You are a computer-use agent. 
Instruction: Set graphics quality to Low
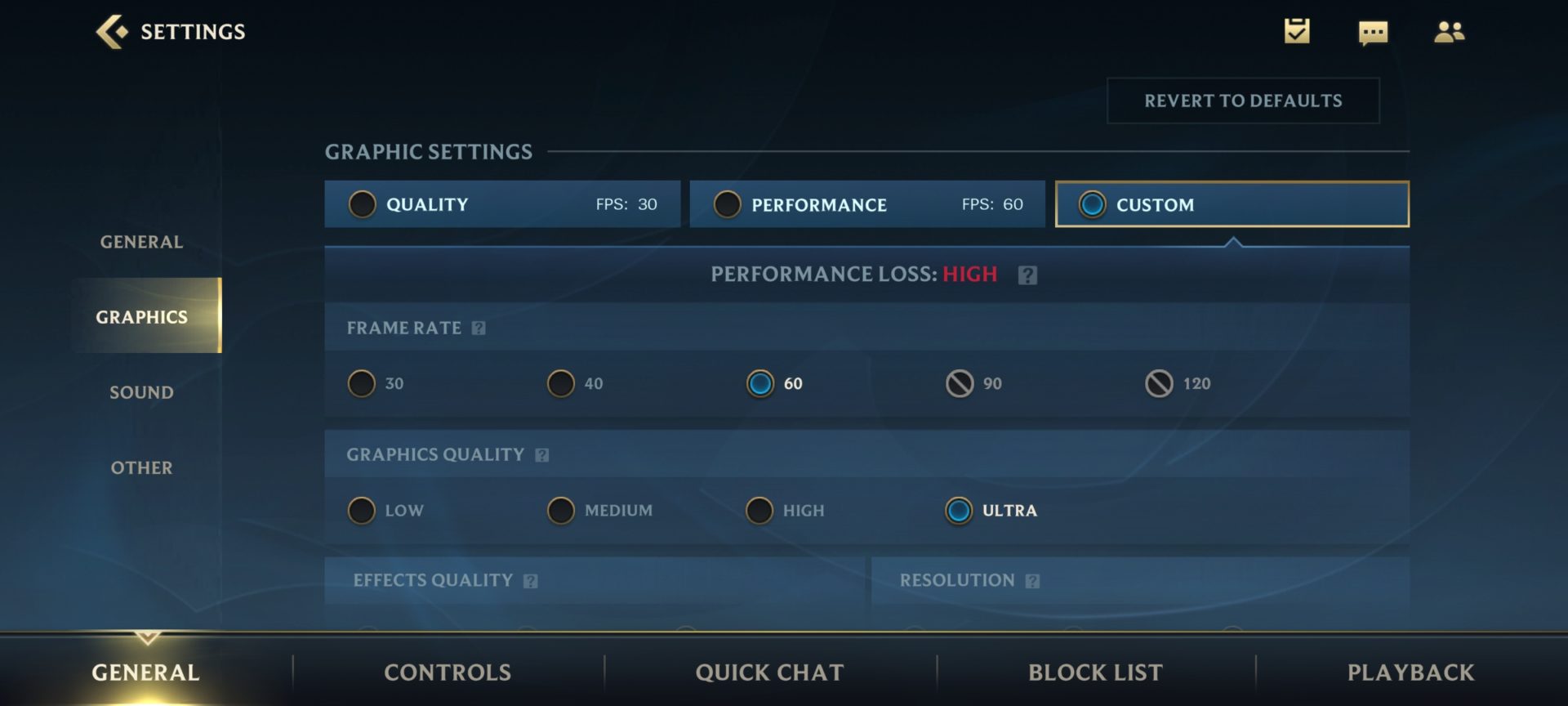[362, 511]
